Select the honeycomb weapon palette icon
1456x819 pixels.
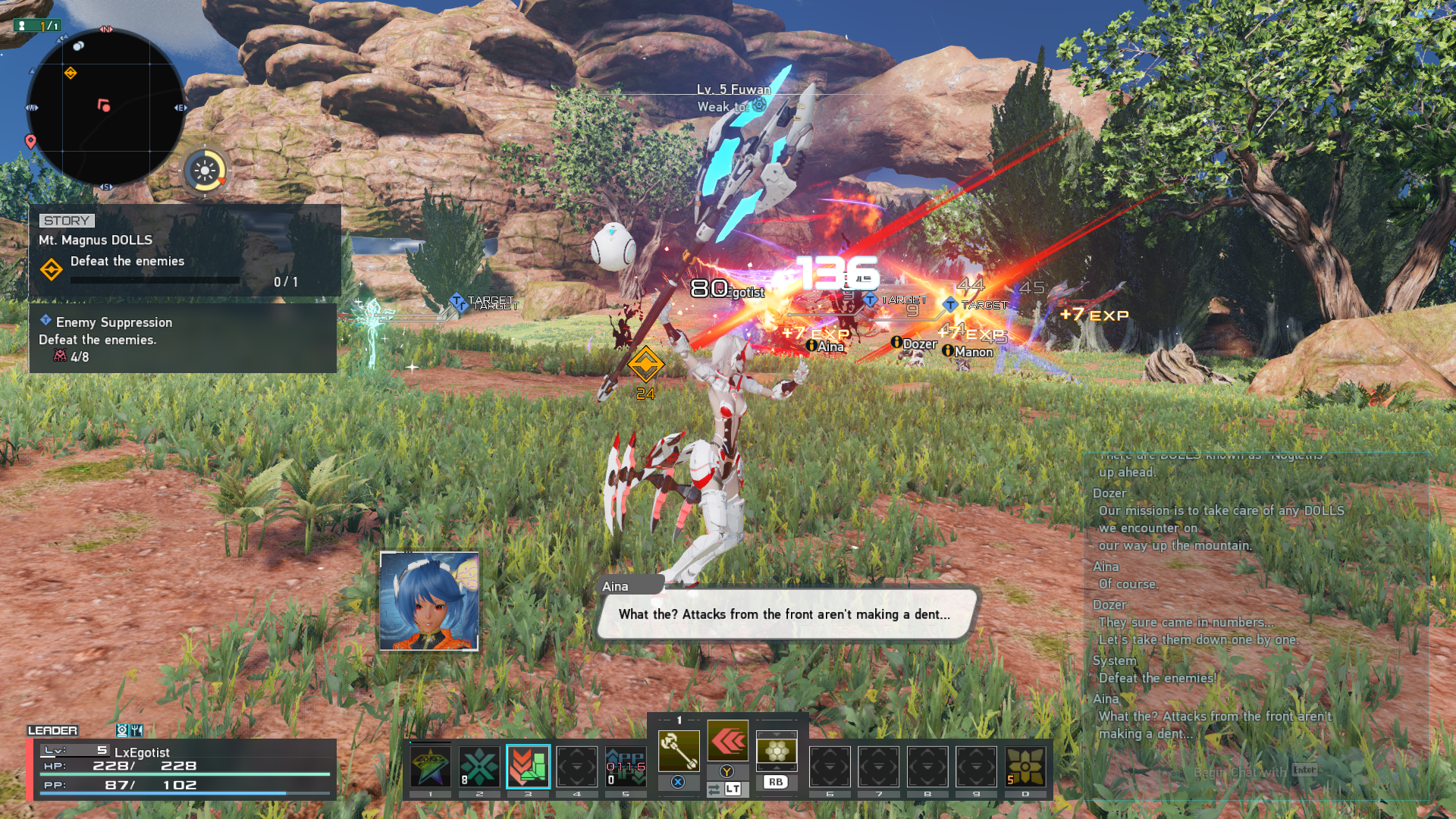776,751
